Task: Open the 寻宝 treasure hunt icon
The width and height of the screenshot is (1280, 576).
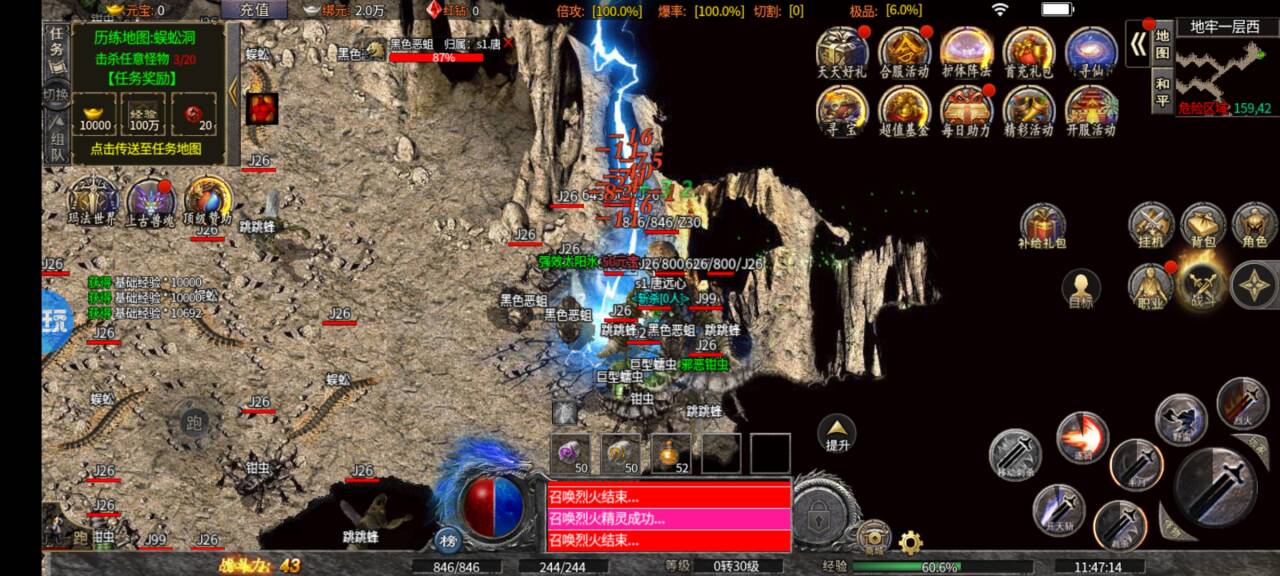Action: (842, 111)
